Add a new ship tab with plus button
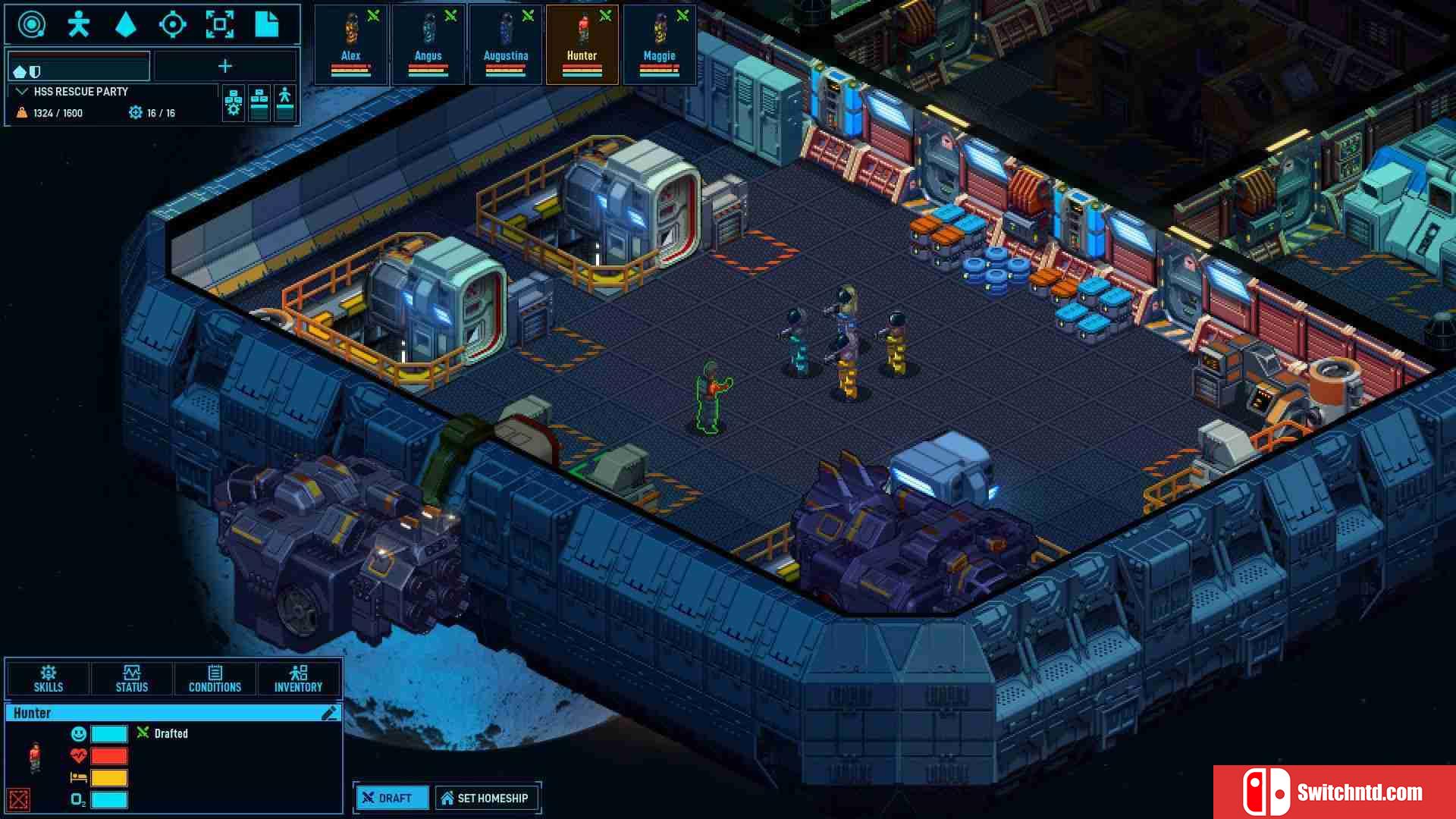 coord(225,67)
